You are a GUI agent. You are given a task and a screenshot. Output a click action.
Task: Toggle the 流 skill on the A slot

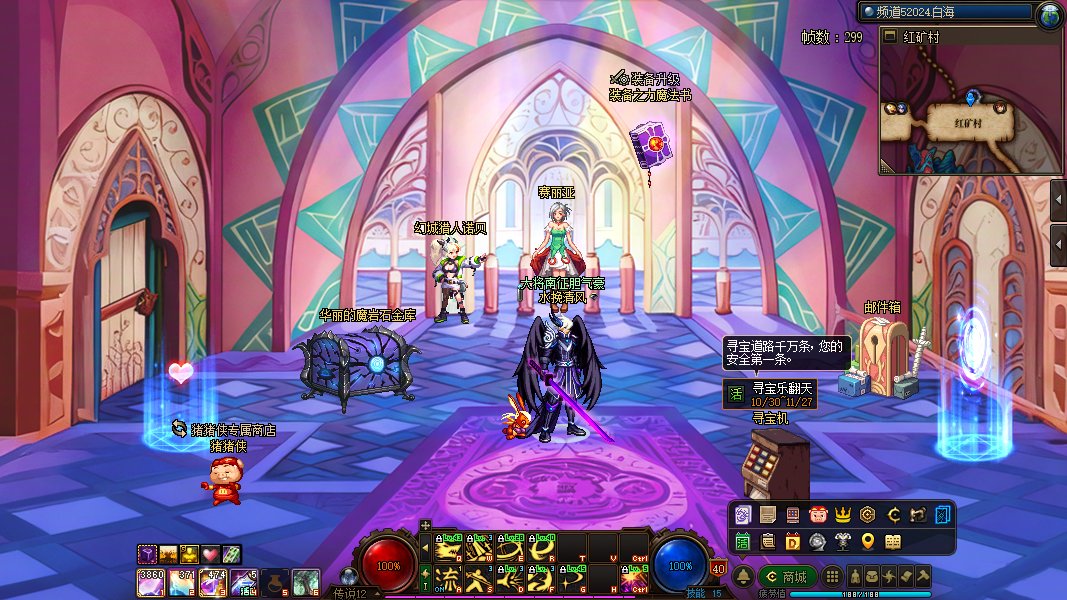coord(449,578)
